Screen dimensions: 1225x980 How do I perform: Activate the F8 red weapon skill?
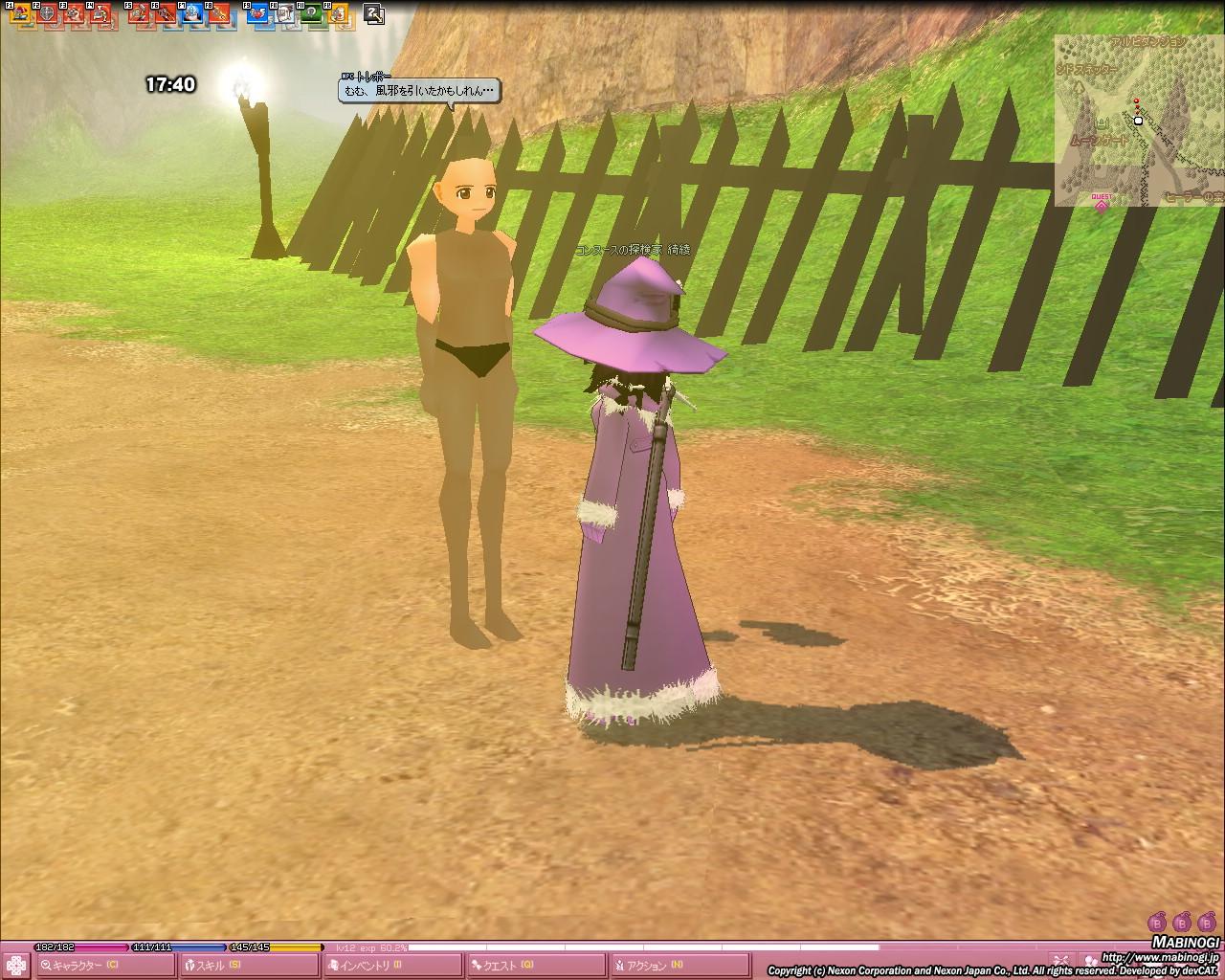[x=219, y=13]
